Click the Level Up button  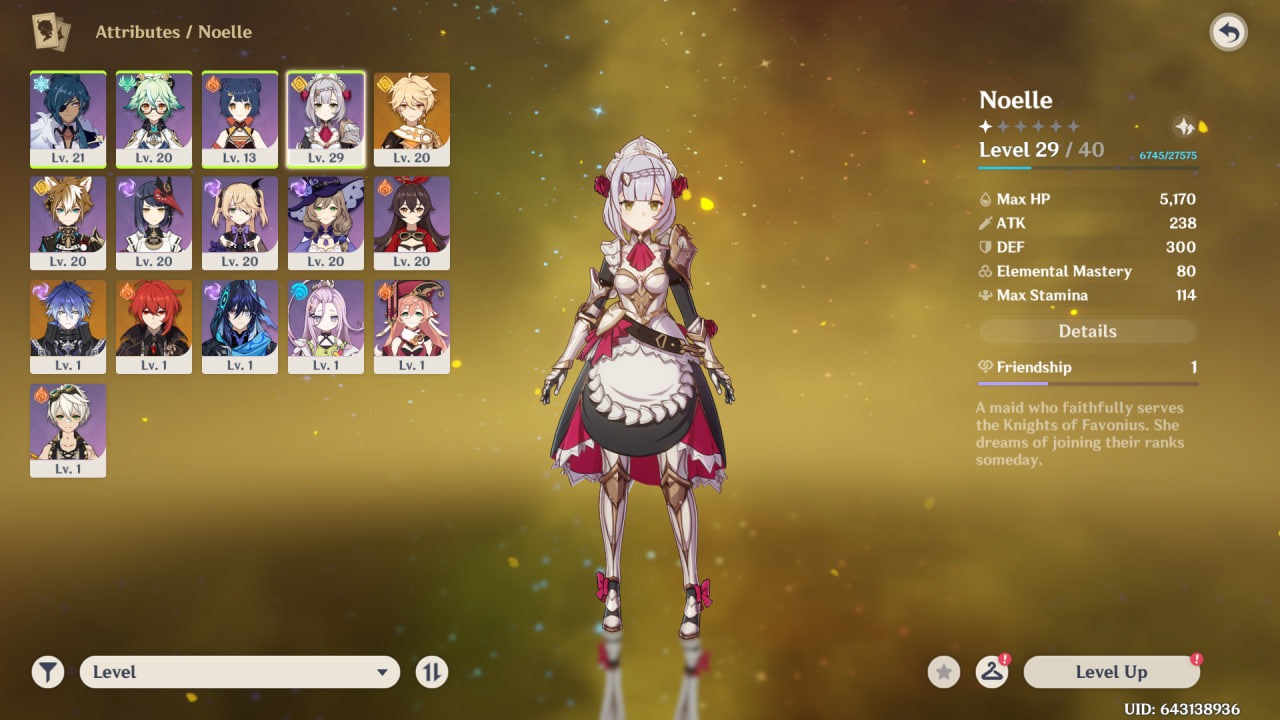pos(1111,672)
